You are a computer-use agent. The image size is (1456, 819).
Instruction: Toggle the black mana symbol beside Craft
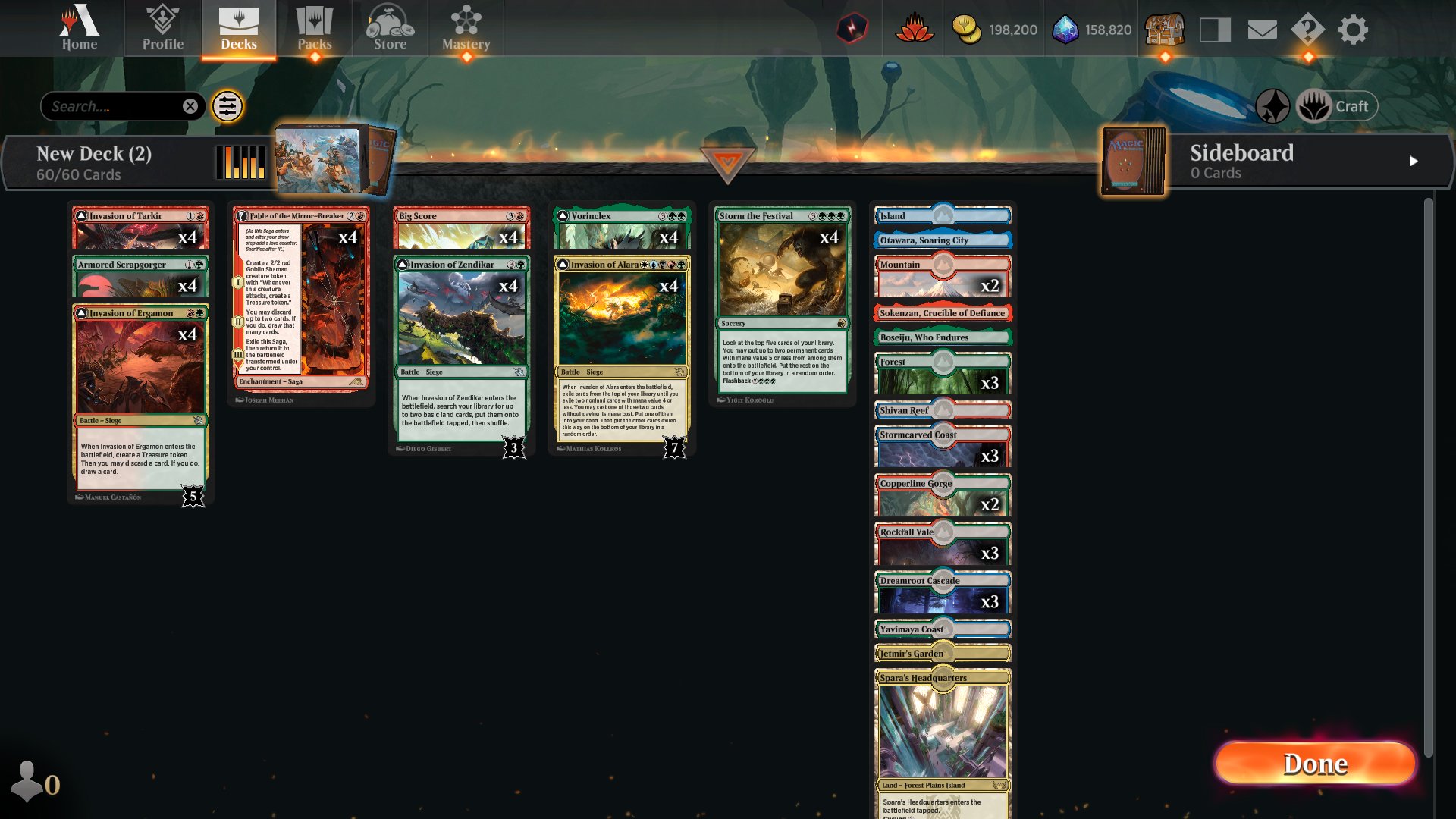(1272, 106)
